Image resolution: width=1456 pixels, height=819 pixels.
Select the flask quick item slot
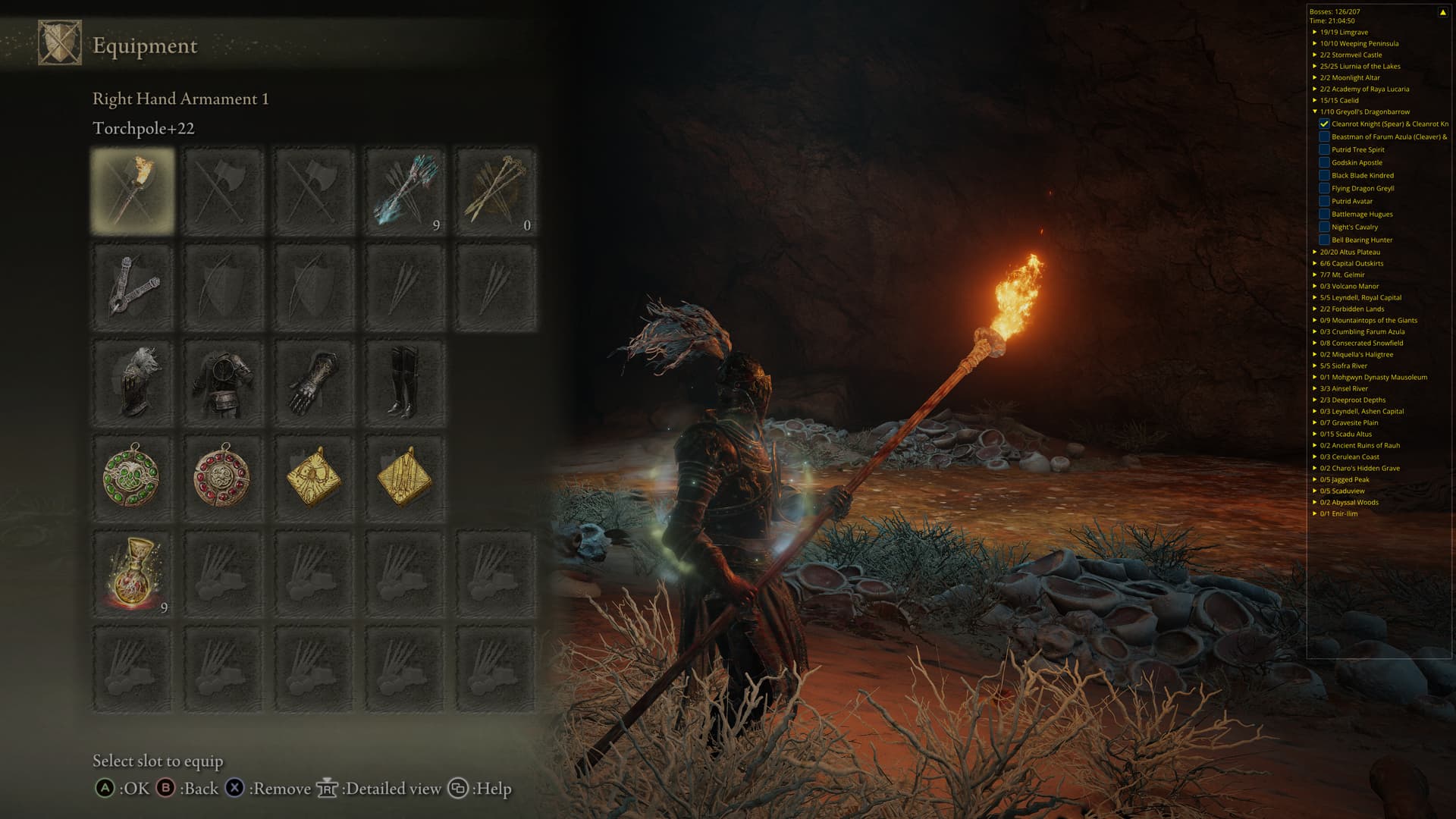(x=133, y=574)
